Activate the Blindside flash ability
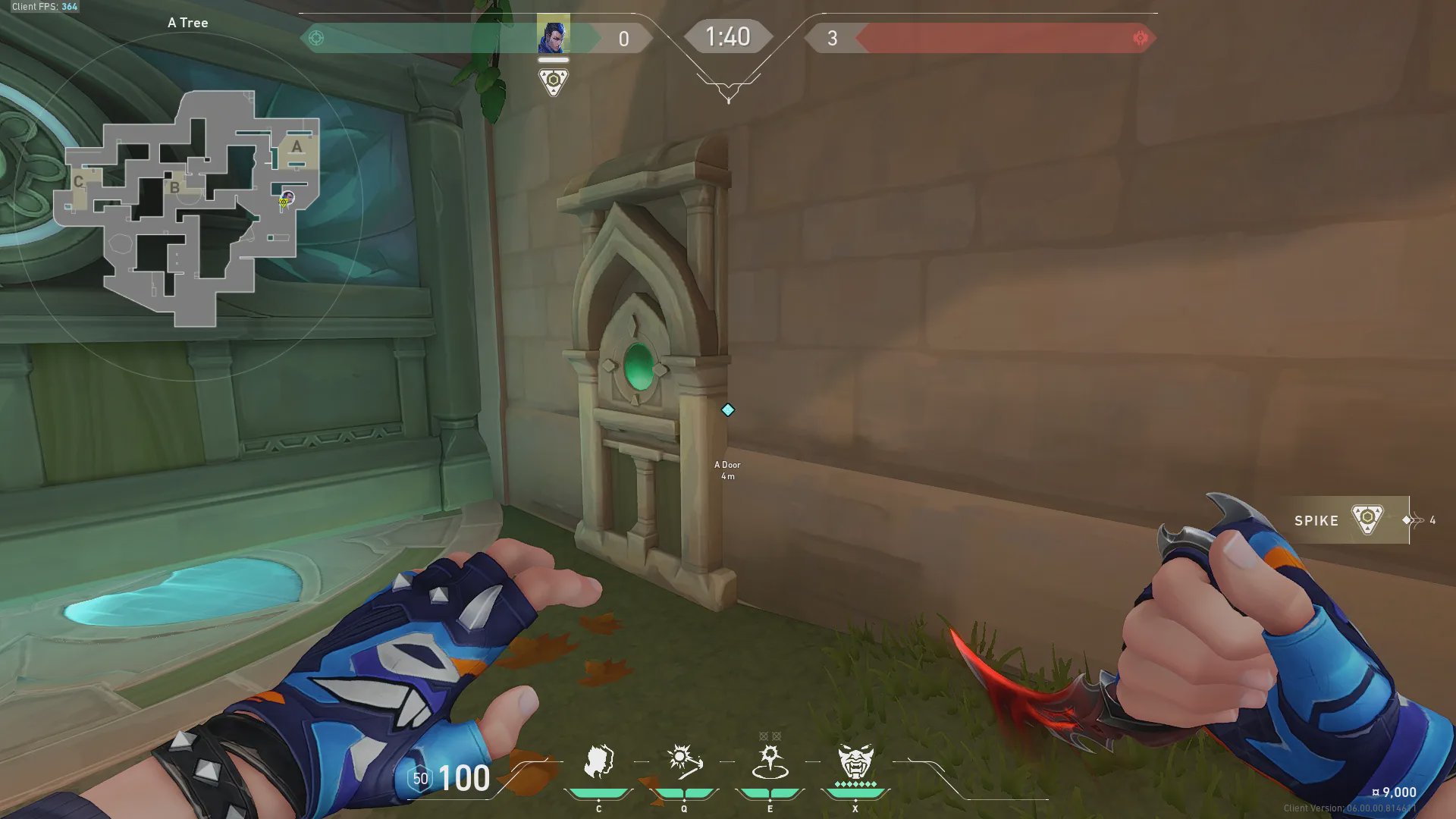1456x819 pixels. coord(683,761)
